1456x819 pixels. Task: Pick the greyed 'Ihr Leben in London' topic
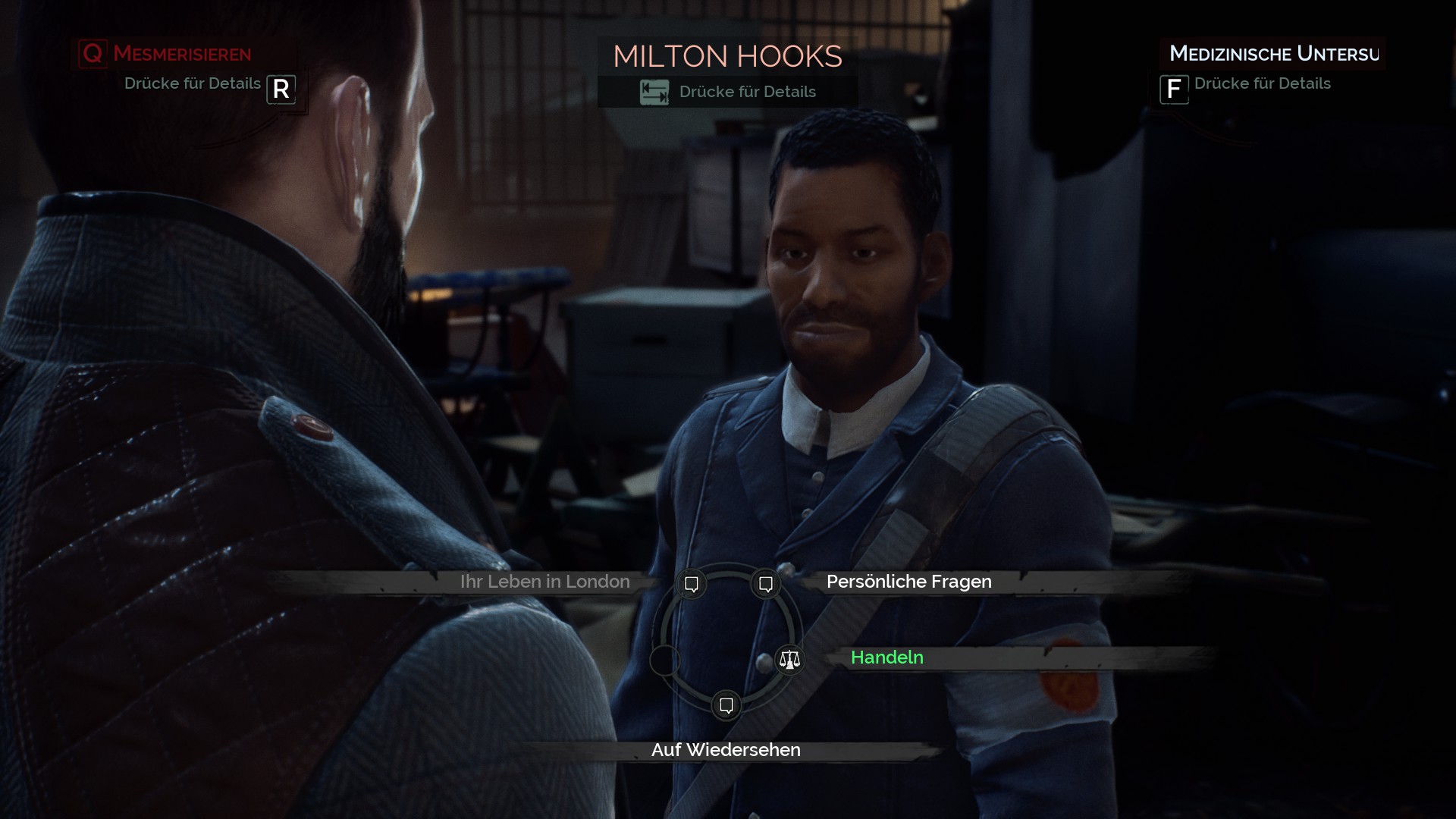[544, 582]
